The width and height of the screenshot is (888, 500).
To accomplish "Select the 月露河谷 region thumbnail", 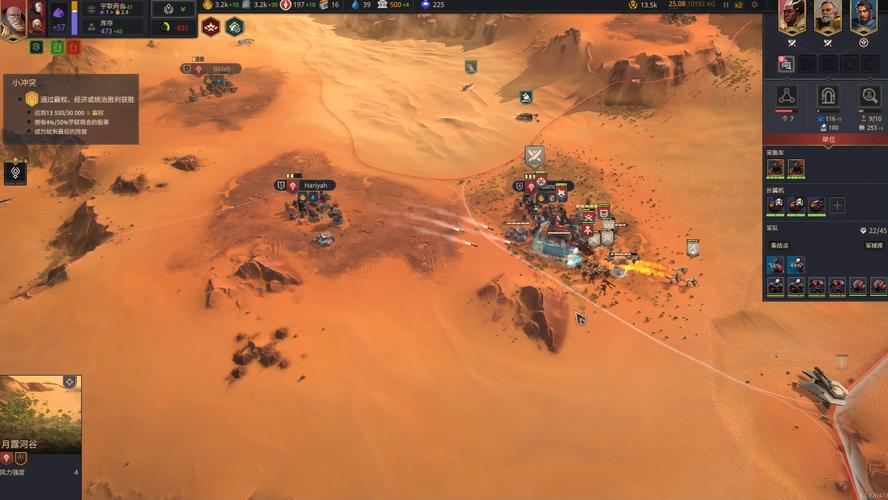I will [x=40, y=413].
